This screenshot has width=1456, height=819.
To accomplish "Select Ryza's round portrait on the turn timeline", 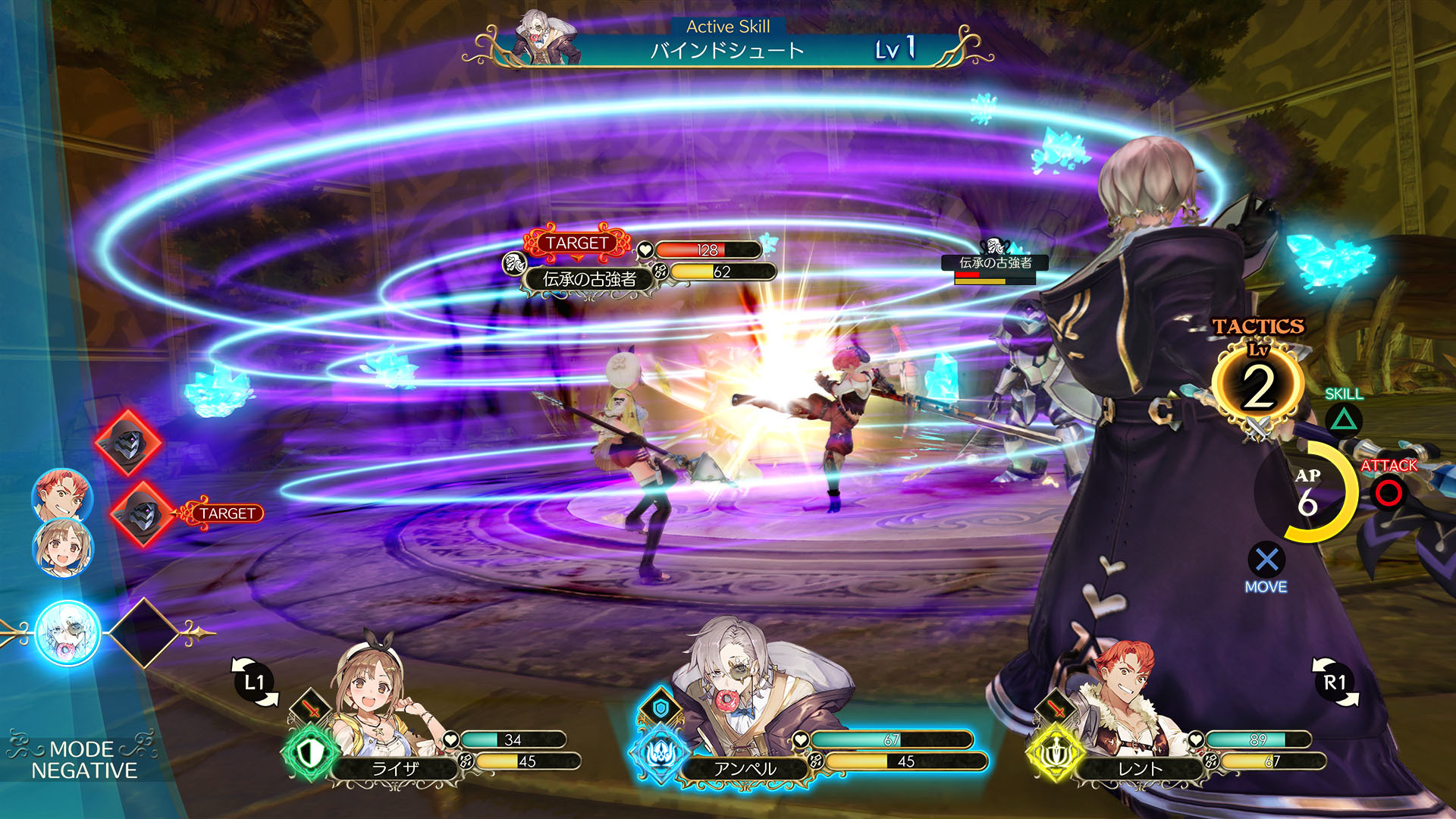I will [x=62, y=547].
